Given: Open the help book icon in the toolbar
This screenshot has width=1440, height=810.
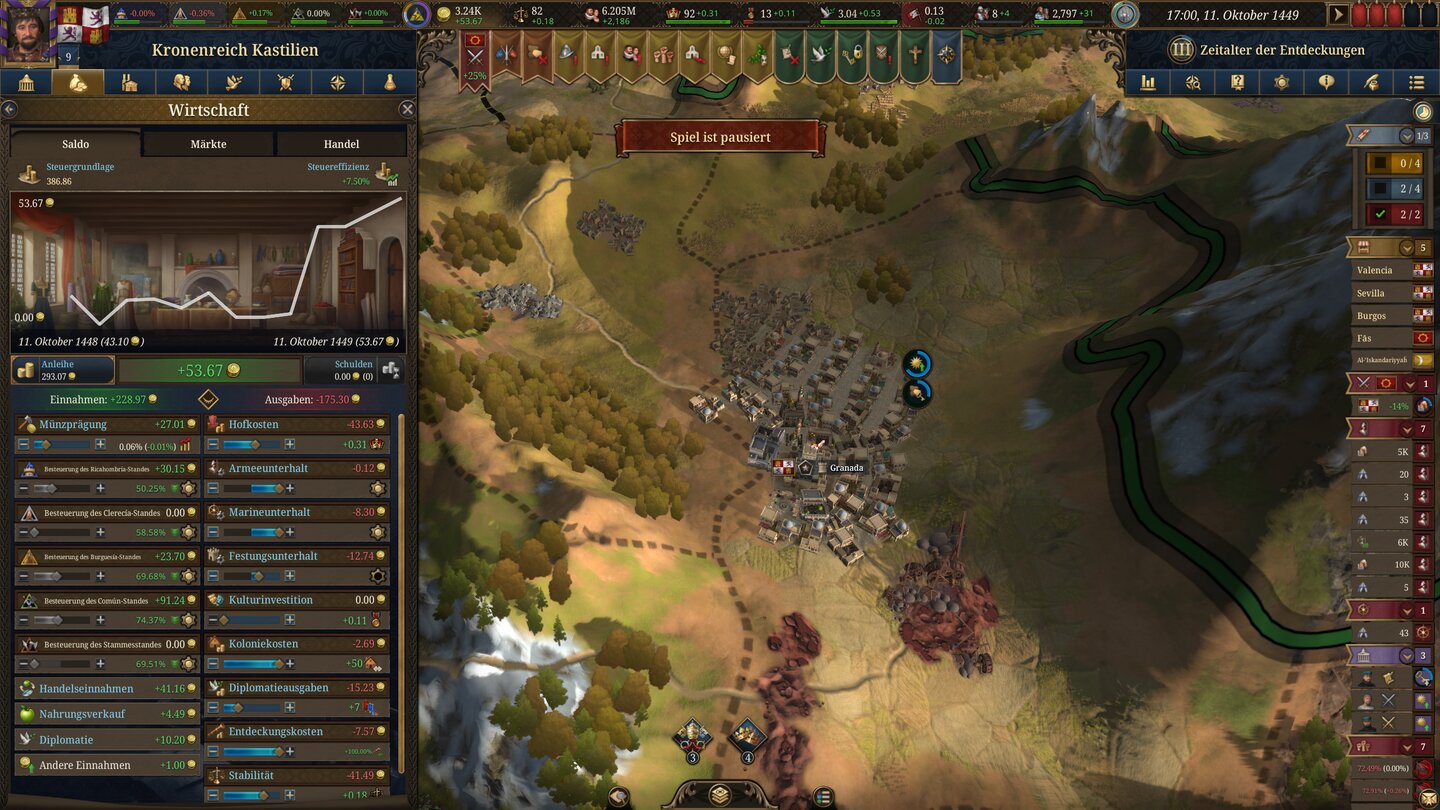Looking at the screenshot, I should tap(1237, 82).
